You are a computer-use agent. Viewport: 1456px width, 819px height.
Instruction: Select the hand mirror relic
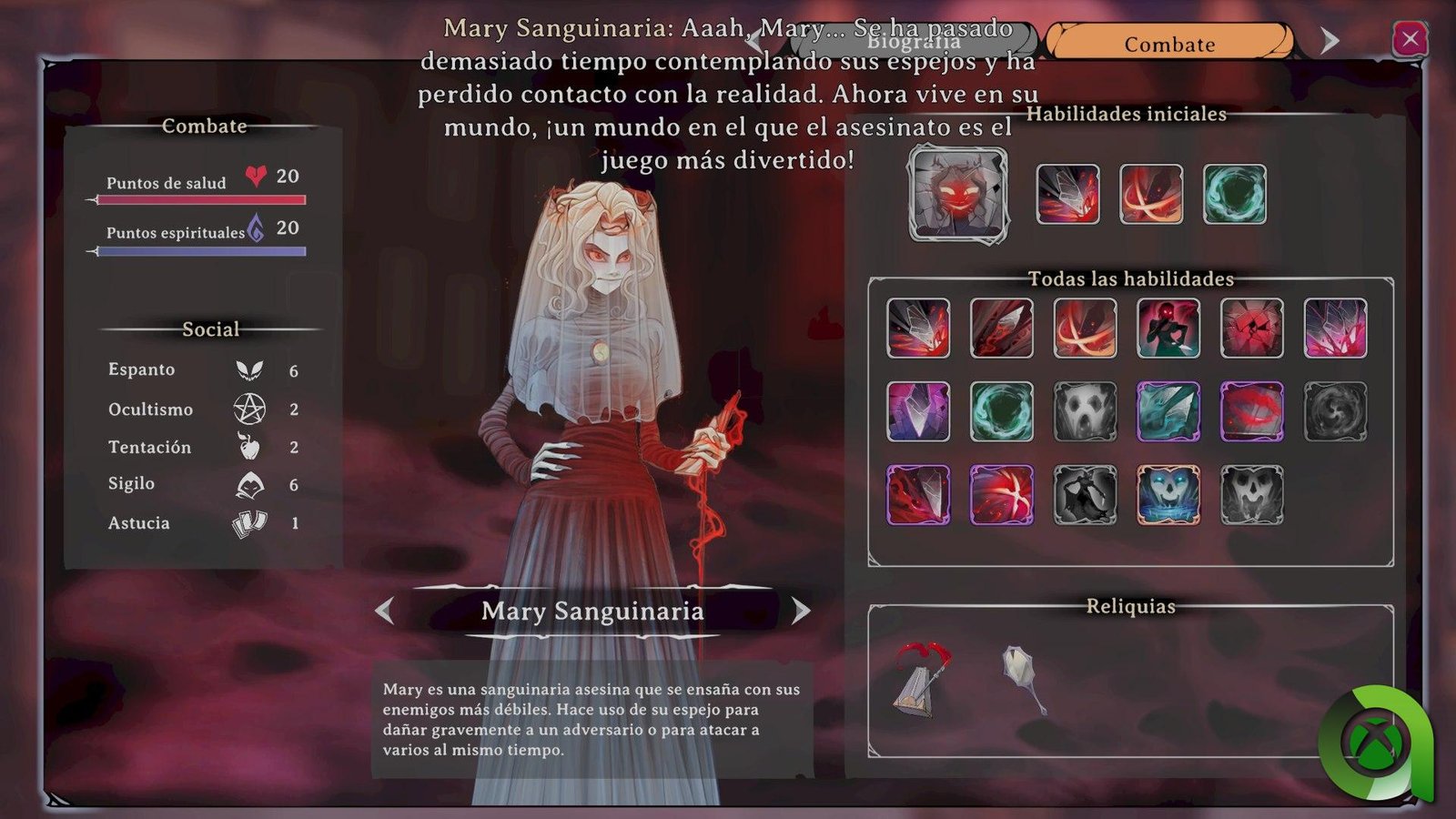point(1024,678)
